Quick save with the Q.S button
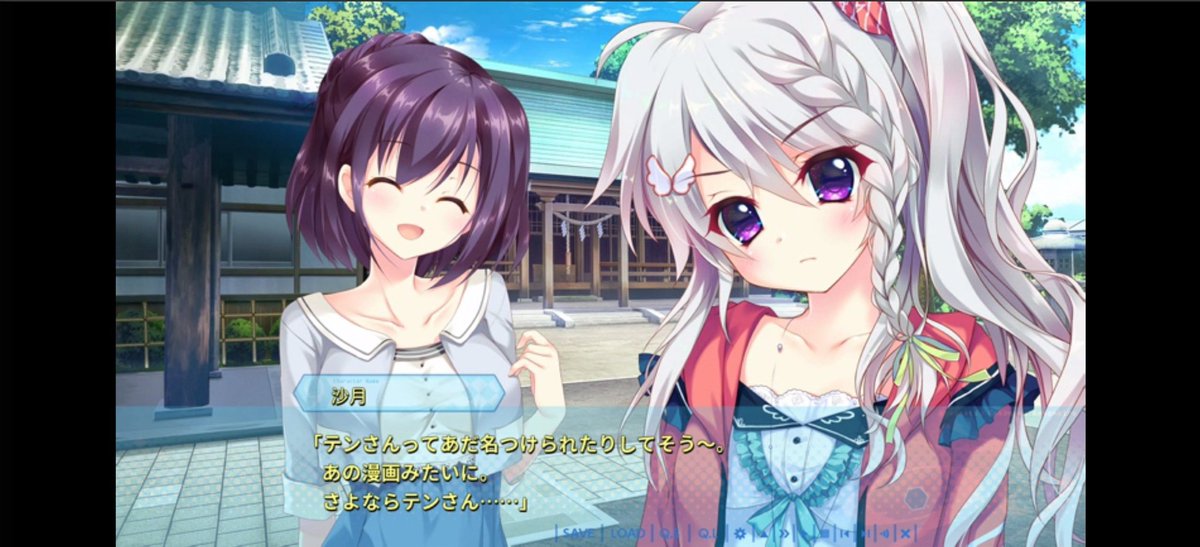This screenshot has height=547, width=1200. (x=668, y=534)
